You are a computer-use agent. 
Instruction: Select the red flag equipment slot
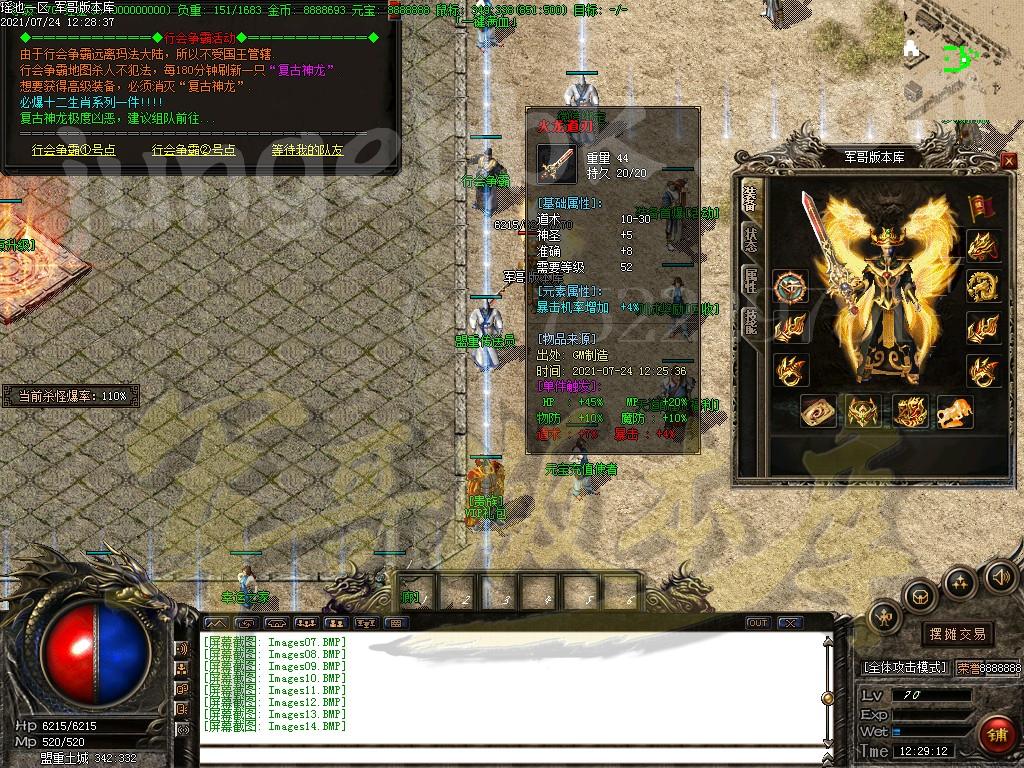[x=982, y=206]
